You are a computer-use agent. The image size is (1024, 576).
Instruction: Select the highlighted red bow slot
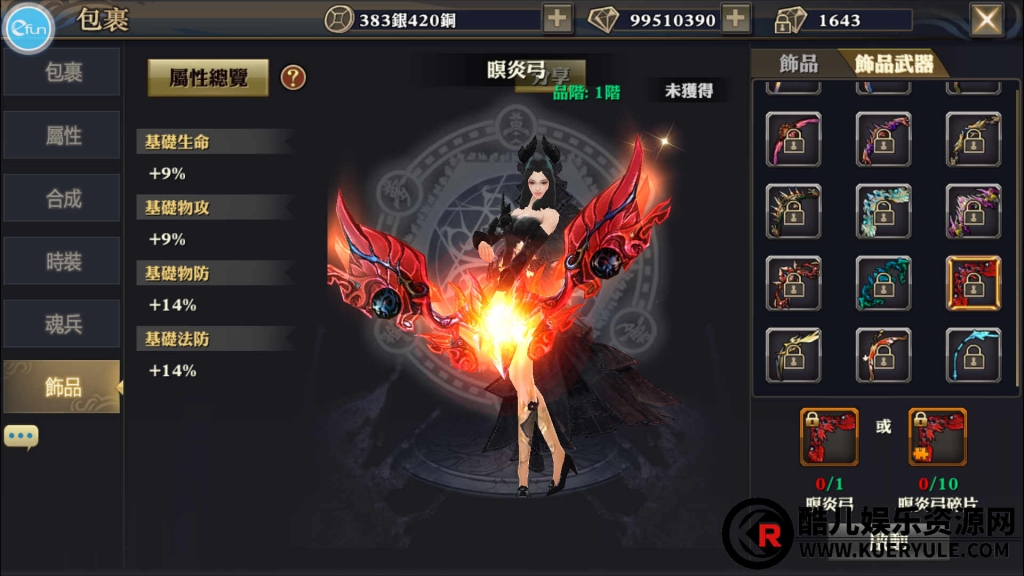click(973, 283)
